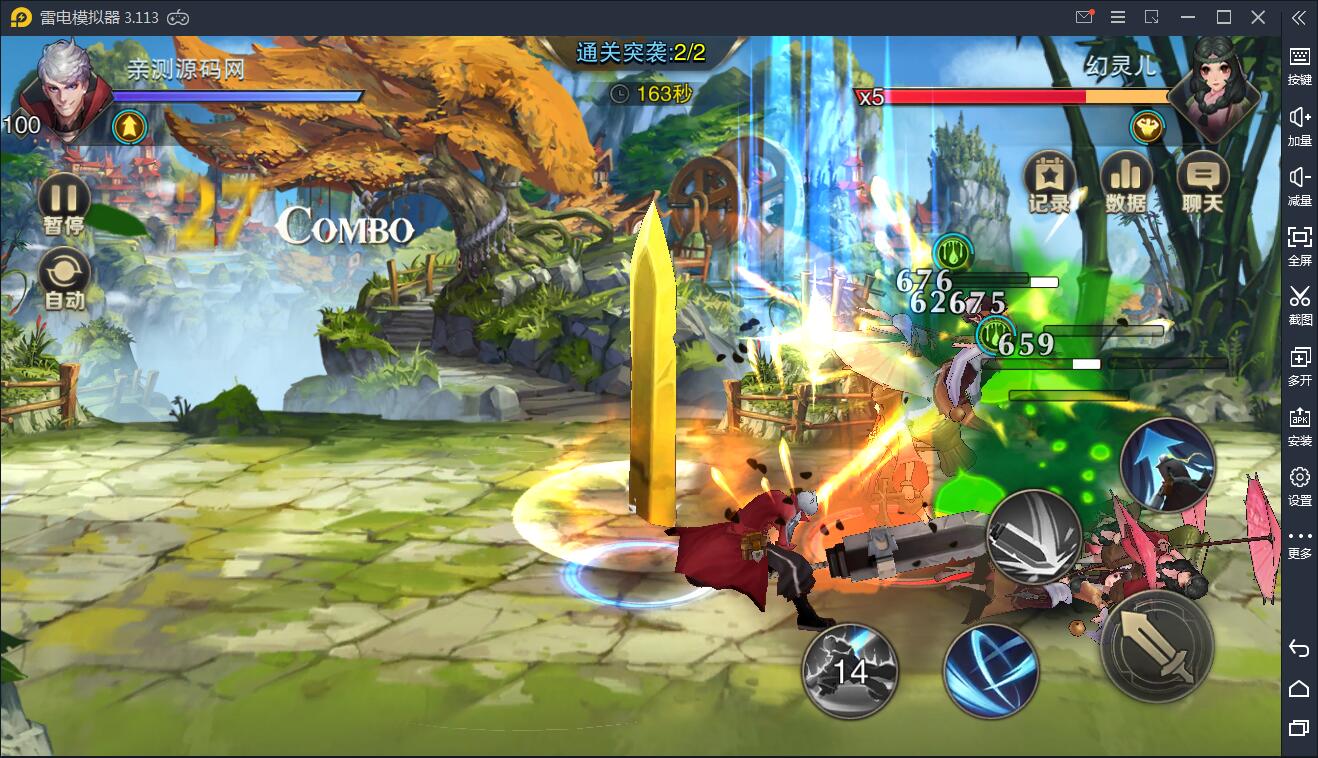This screenshot has height=758, width=1318.
Task: Activate the blue arrow dash skill
Action: [x=1167, y=466]
